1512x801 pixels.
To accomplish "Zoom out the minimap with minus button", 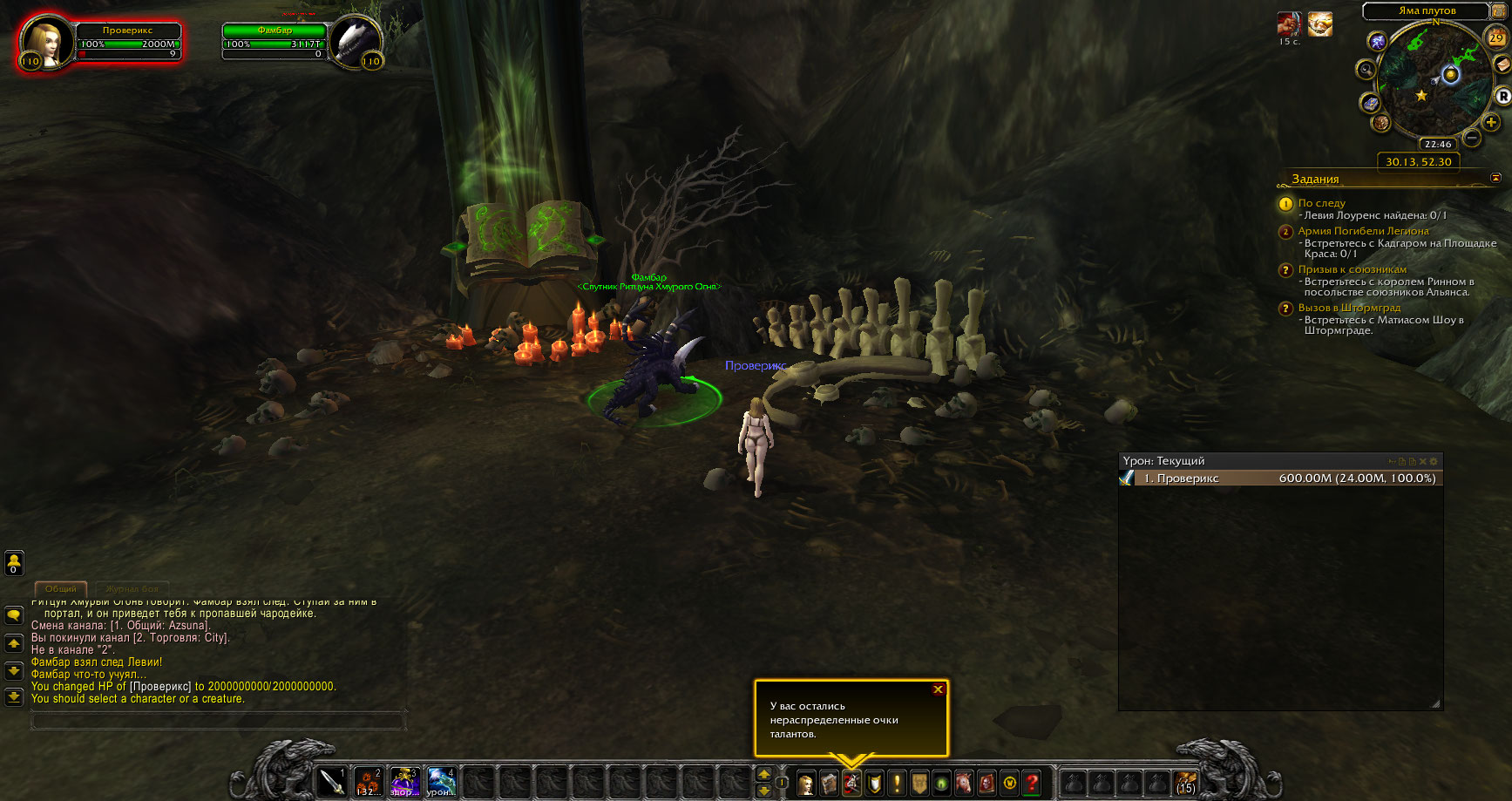I will point(1471,138).
